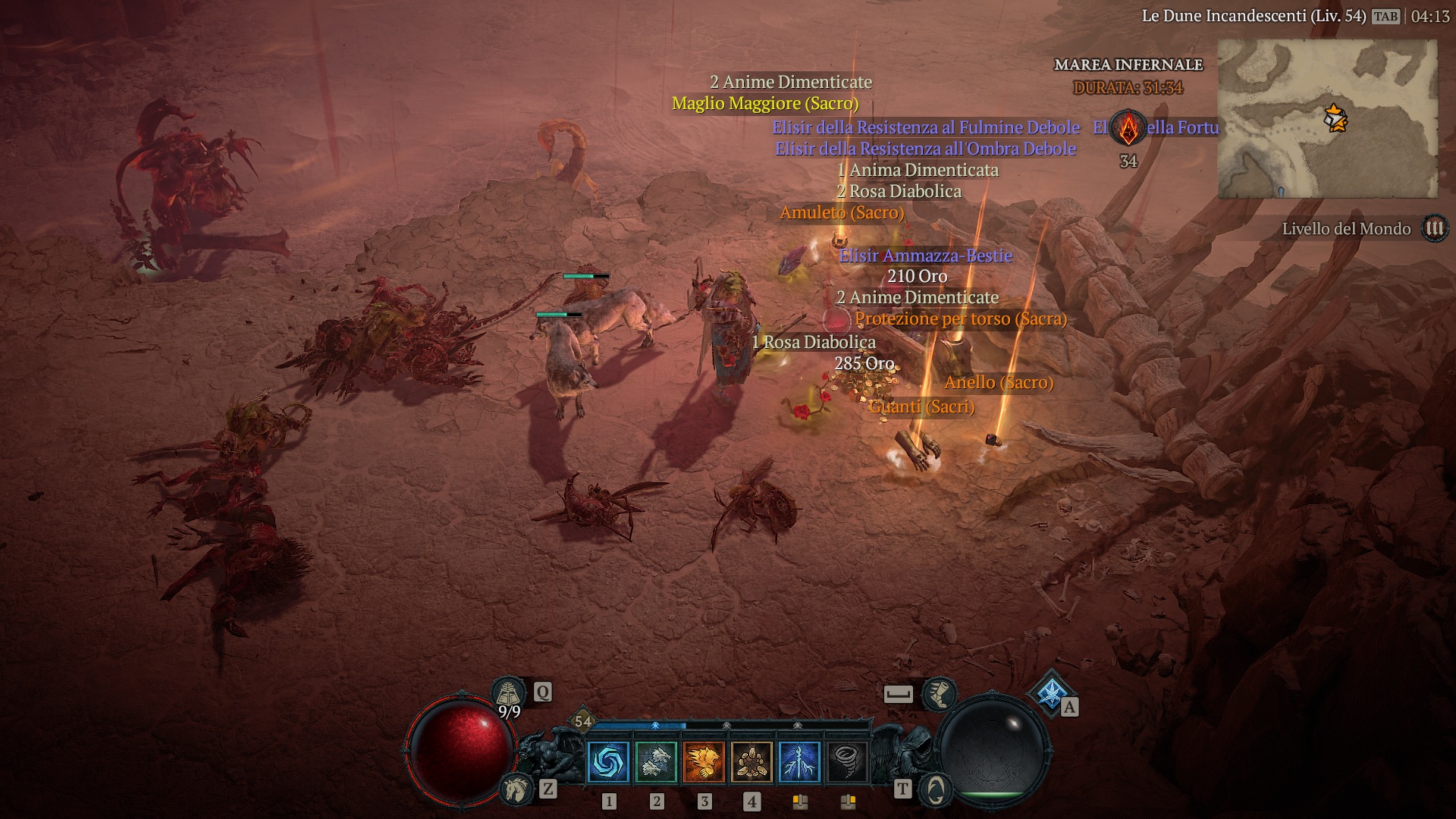Pick up Maglio Maggiore (Sacro)
The image size is (1456, 819).
click(765, 104)
